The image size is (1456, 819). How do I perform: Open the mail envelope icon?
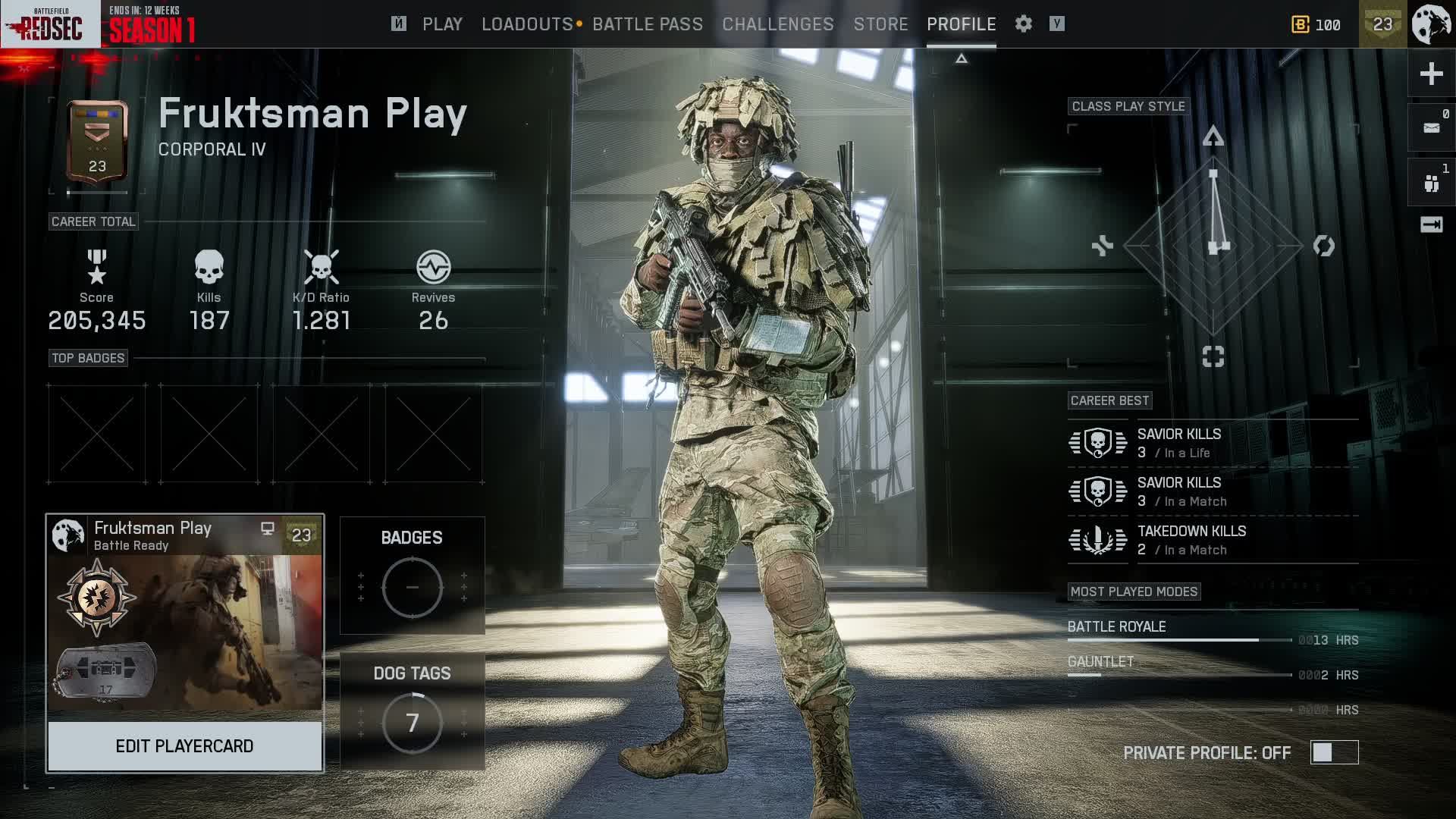click(x=1431, y=127)
